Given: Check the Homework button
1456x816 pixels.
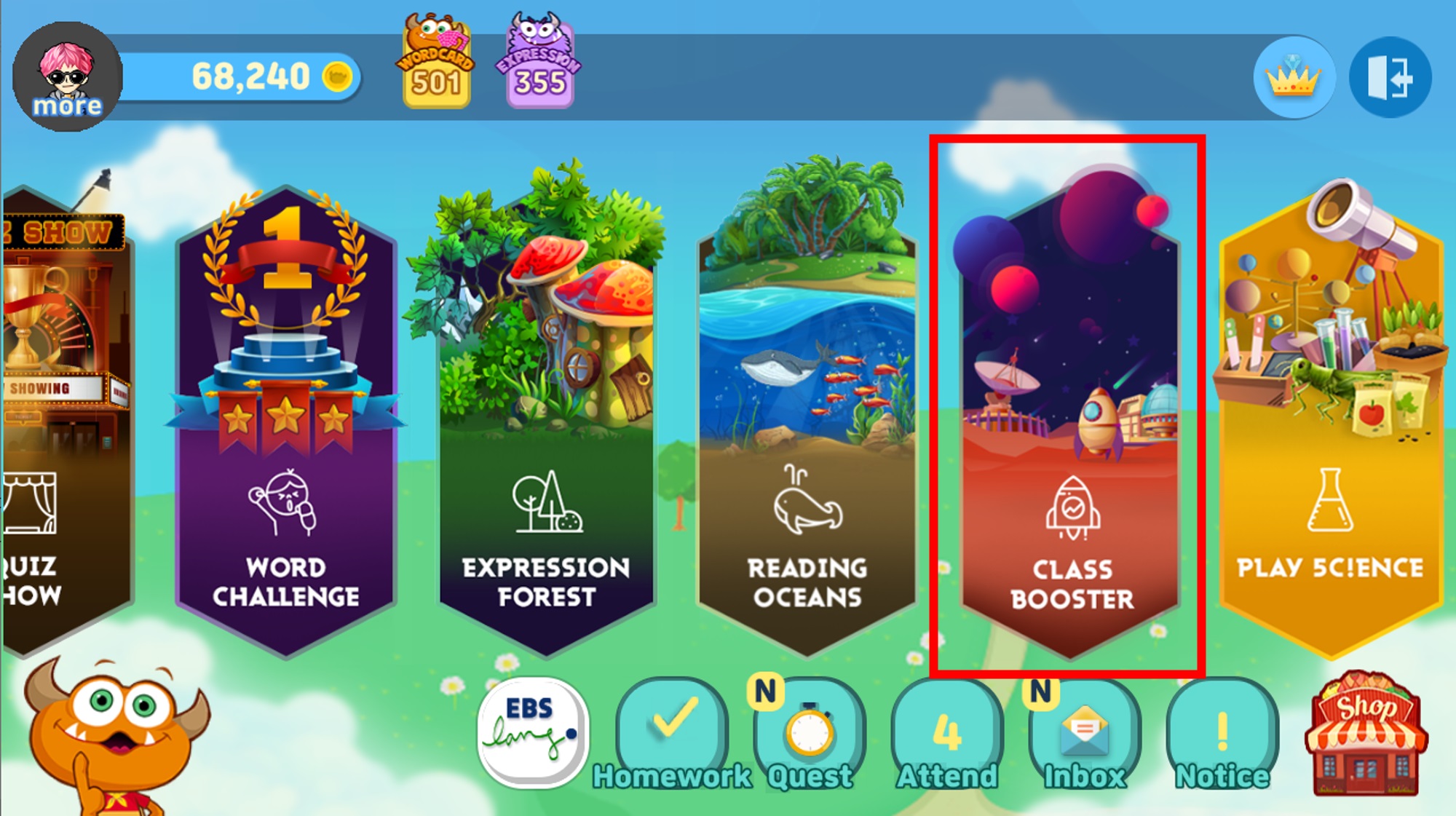Looking at the screenshot, I should (672, 732).
